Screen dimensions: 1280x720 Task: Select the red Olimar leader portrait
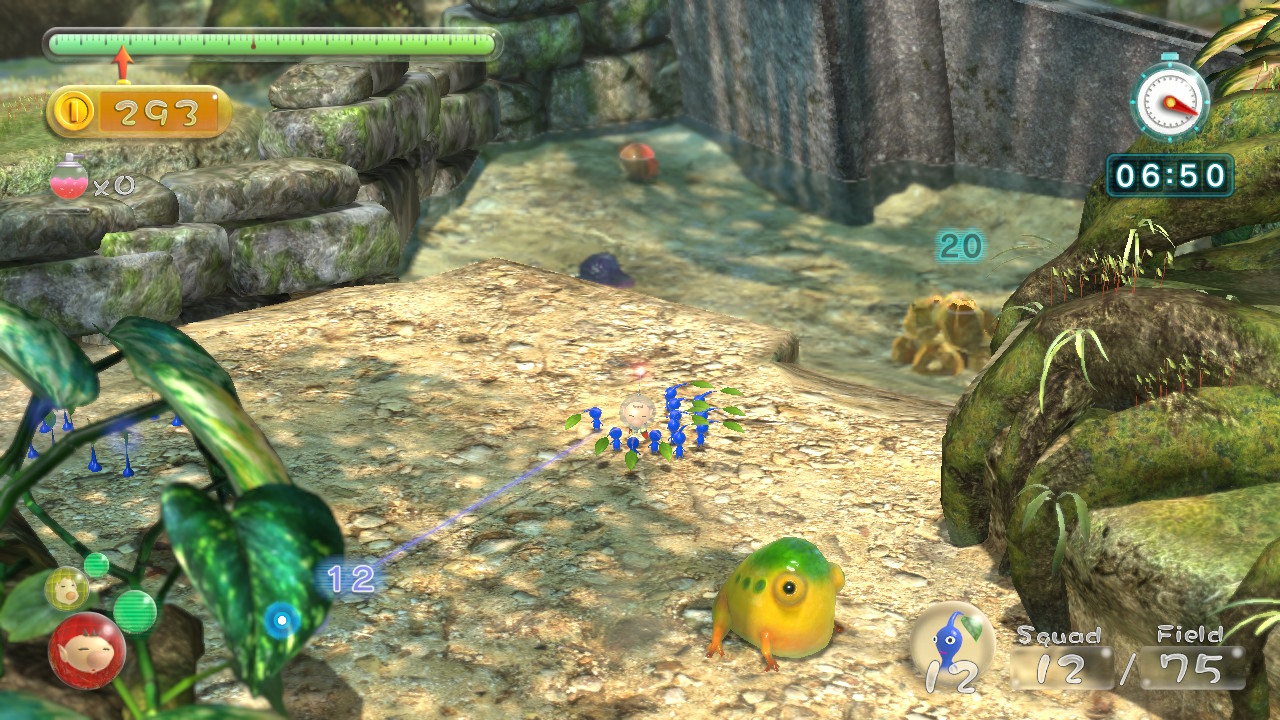[x=87, y=650]
